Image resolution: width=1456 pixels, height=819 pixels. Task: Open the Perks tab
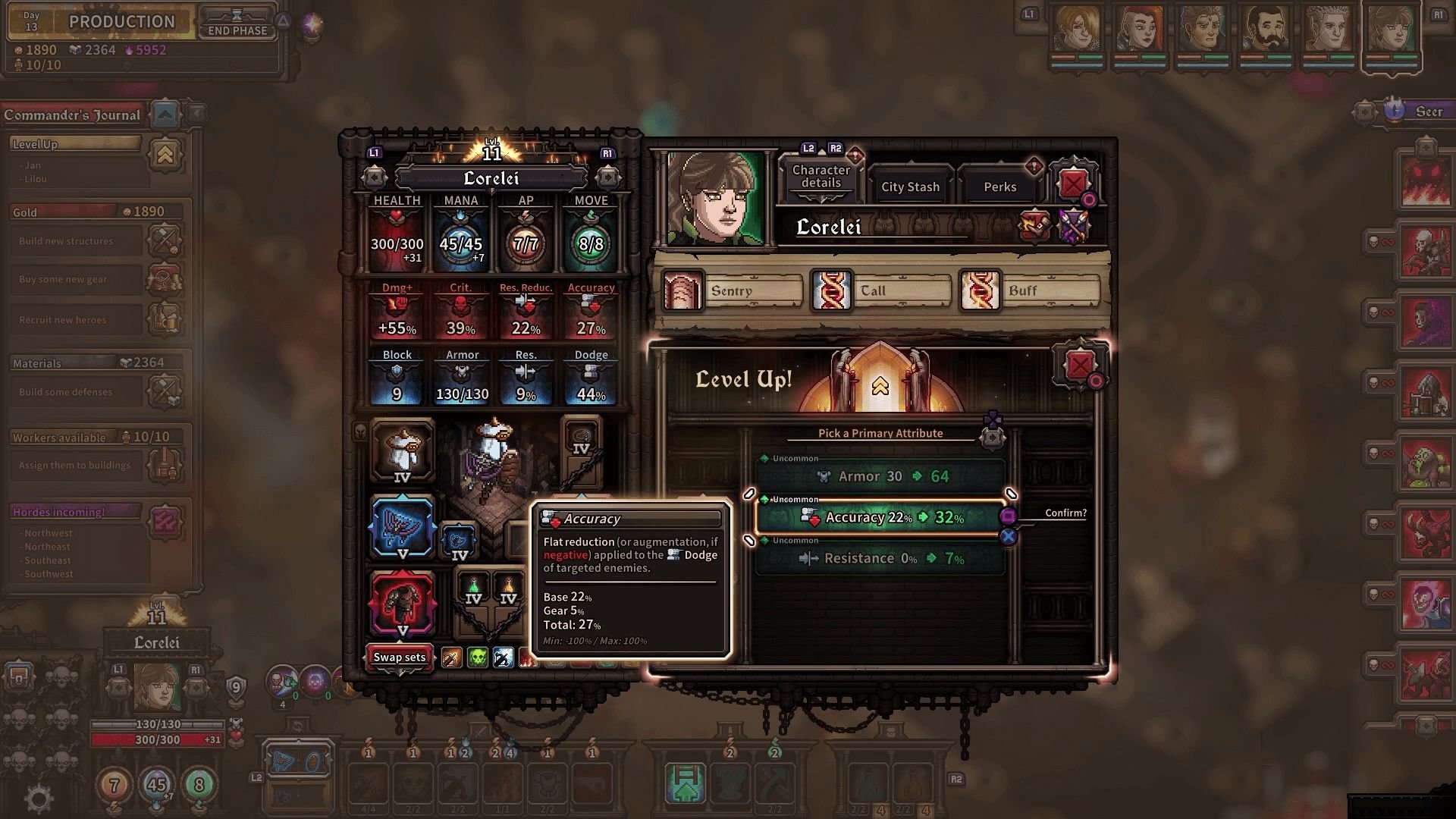[x=999, y=187]
